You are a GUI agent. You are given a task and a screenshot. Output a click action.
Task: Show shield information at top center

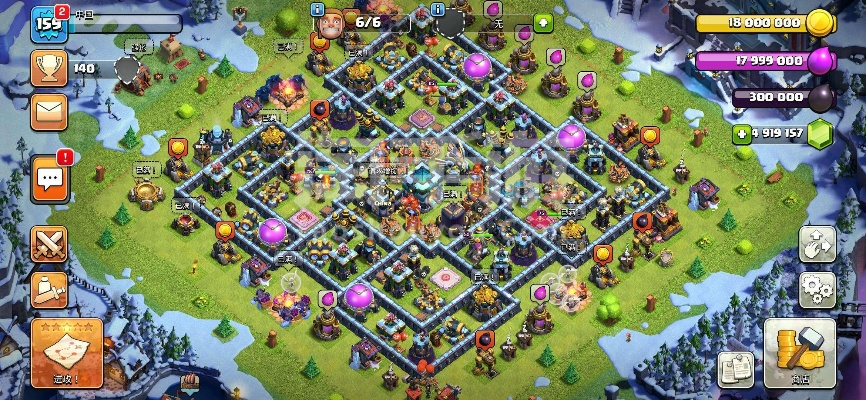coord(437,10)
